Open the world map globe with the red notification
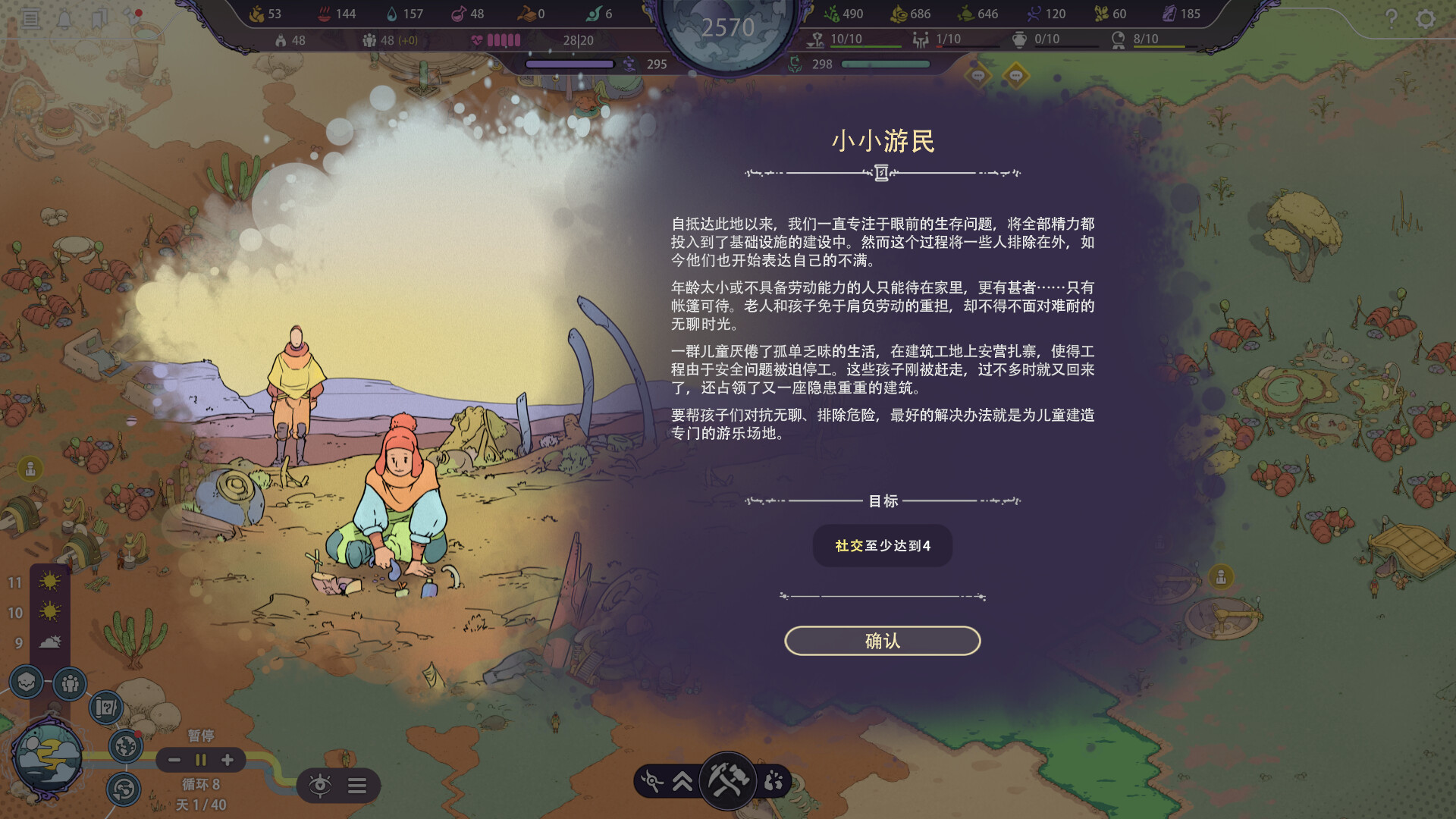 tap(125, 746)
